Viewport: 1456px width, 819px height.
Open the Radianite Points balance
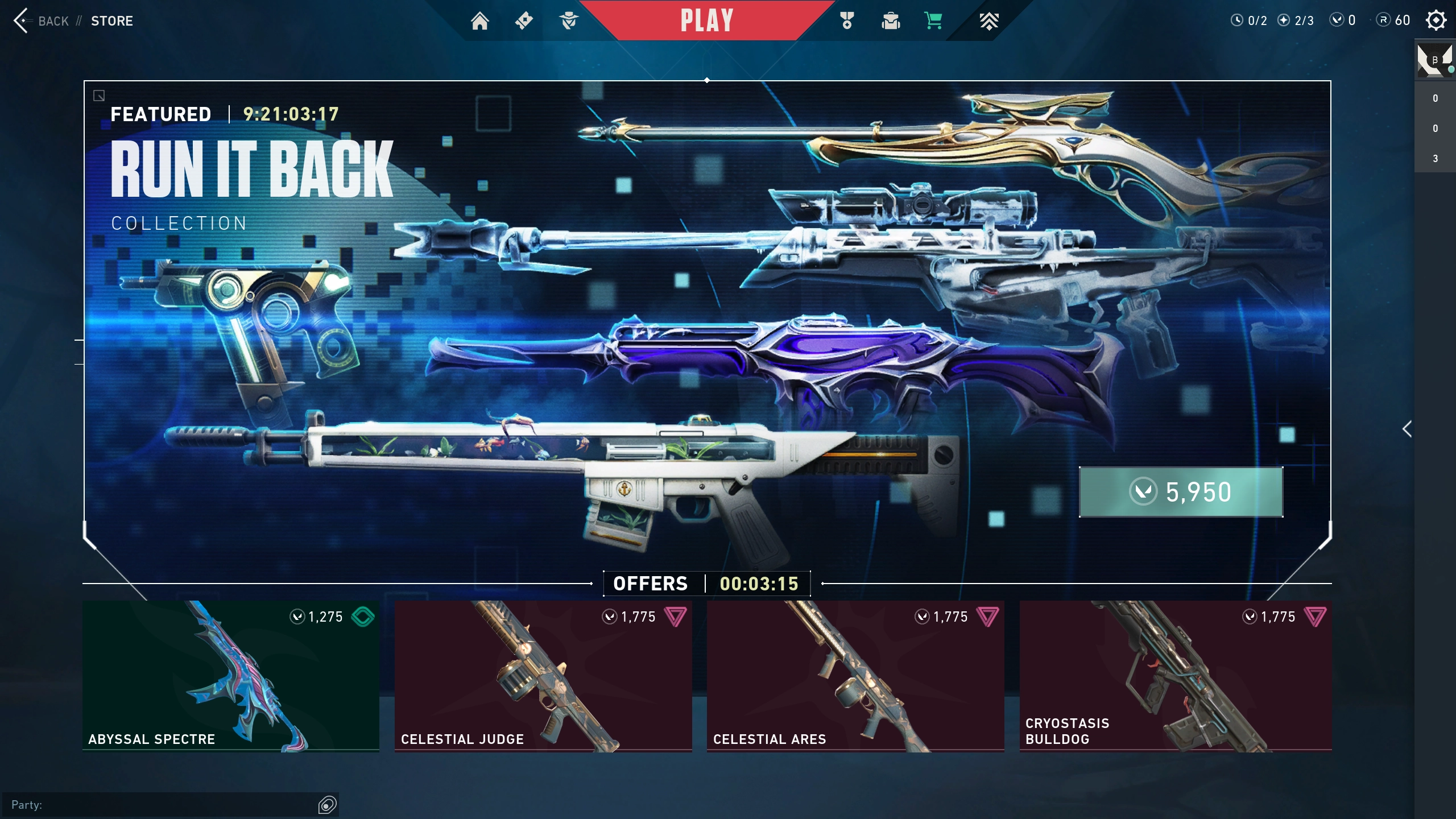(1393, 20)
